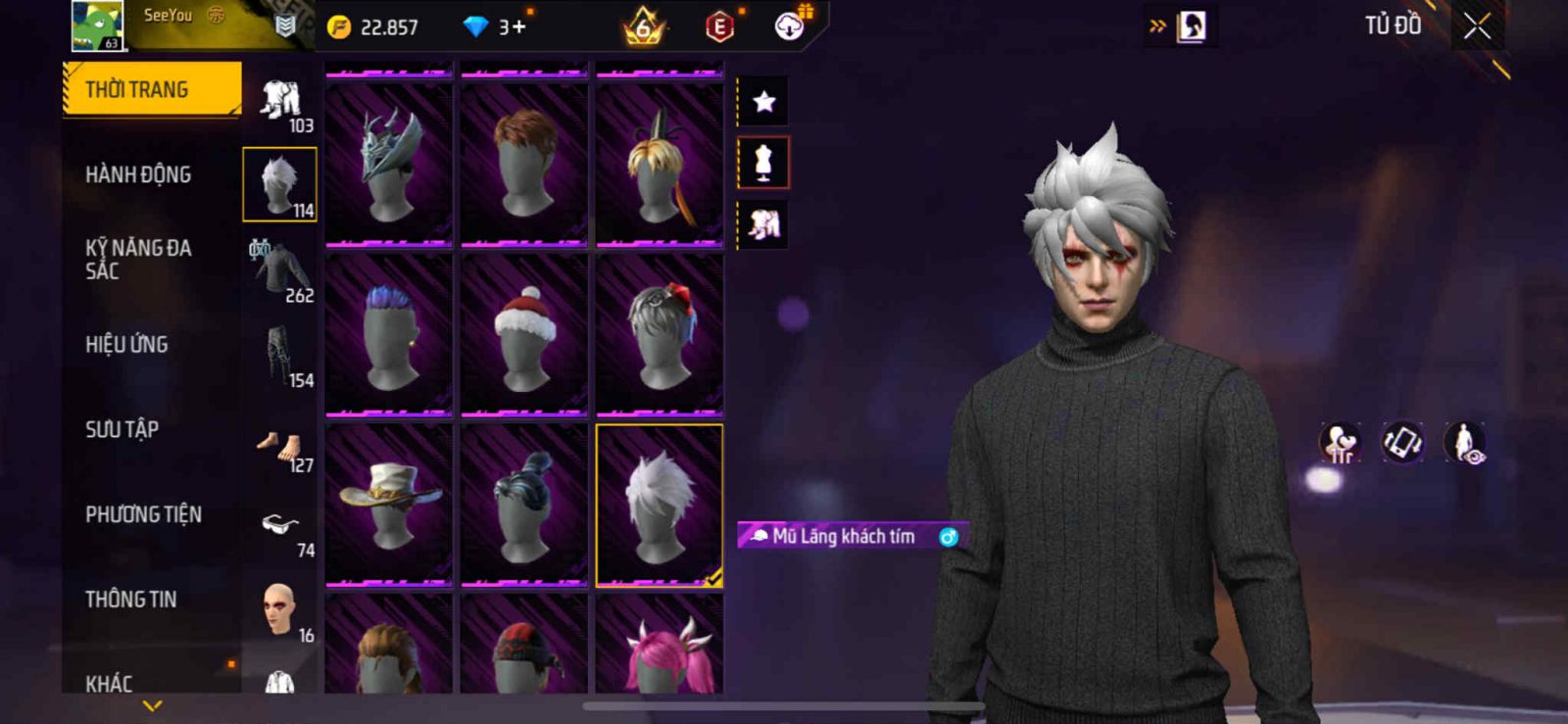Select the mannequin outfit preset icon
Image resolution: width=1568 pixels, height=724 pixels.
763,163
